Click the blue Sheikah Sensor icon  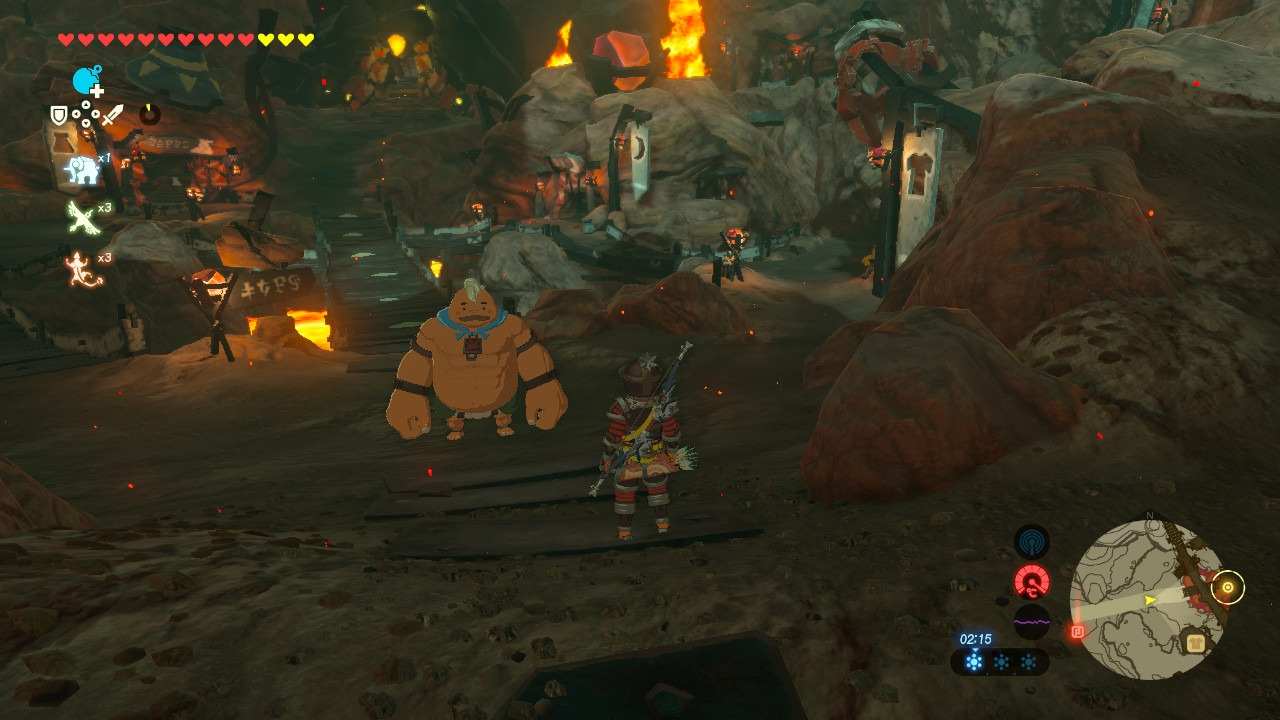point(1031,543)
